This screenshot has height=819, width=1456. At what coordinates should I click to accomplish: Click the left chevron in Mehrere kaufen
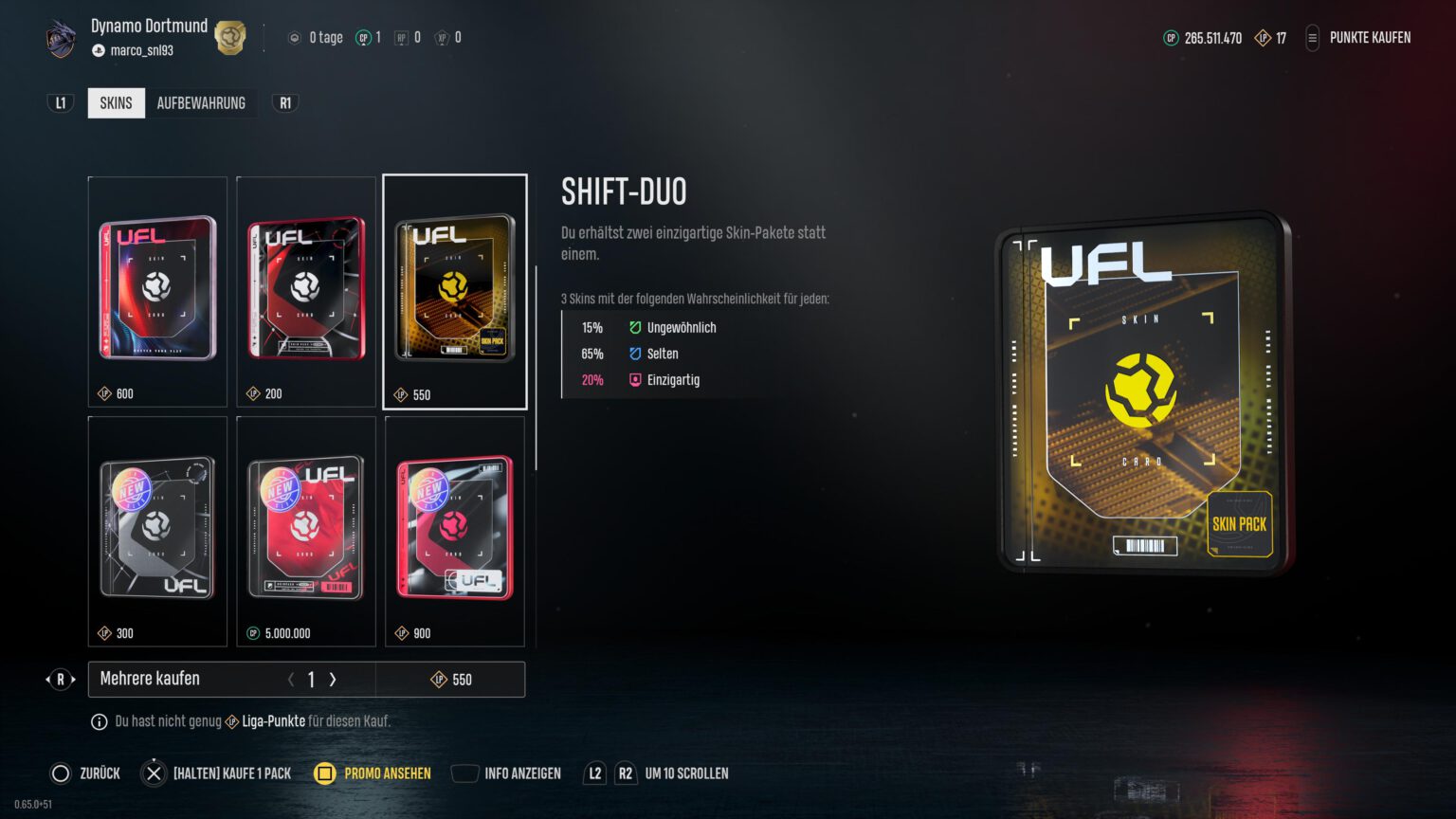[x=291, y=680]
